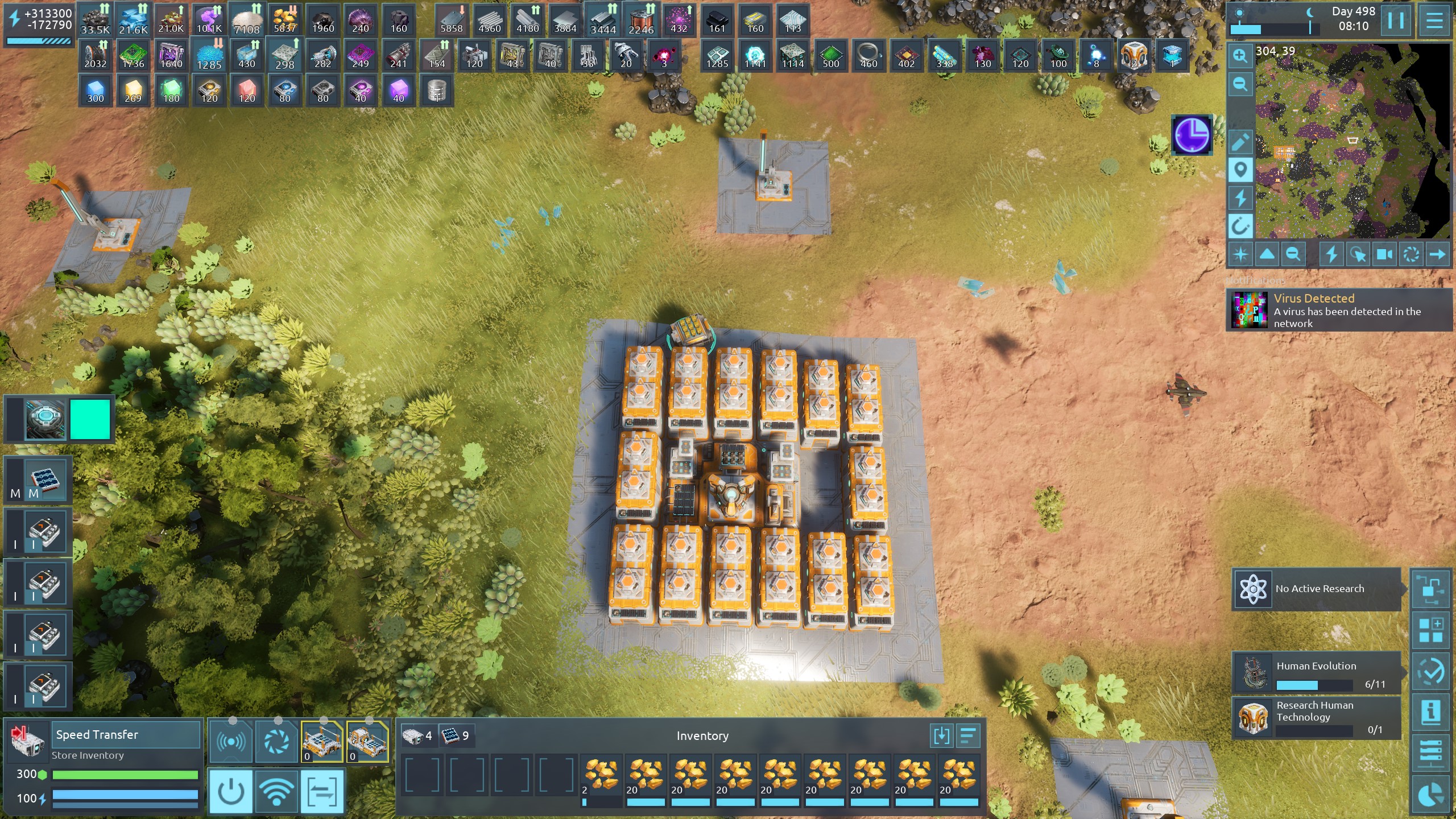Select the Research Human Technology objective
The image size is (1456, 819).
click(1316, 718)
